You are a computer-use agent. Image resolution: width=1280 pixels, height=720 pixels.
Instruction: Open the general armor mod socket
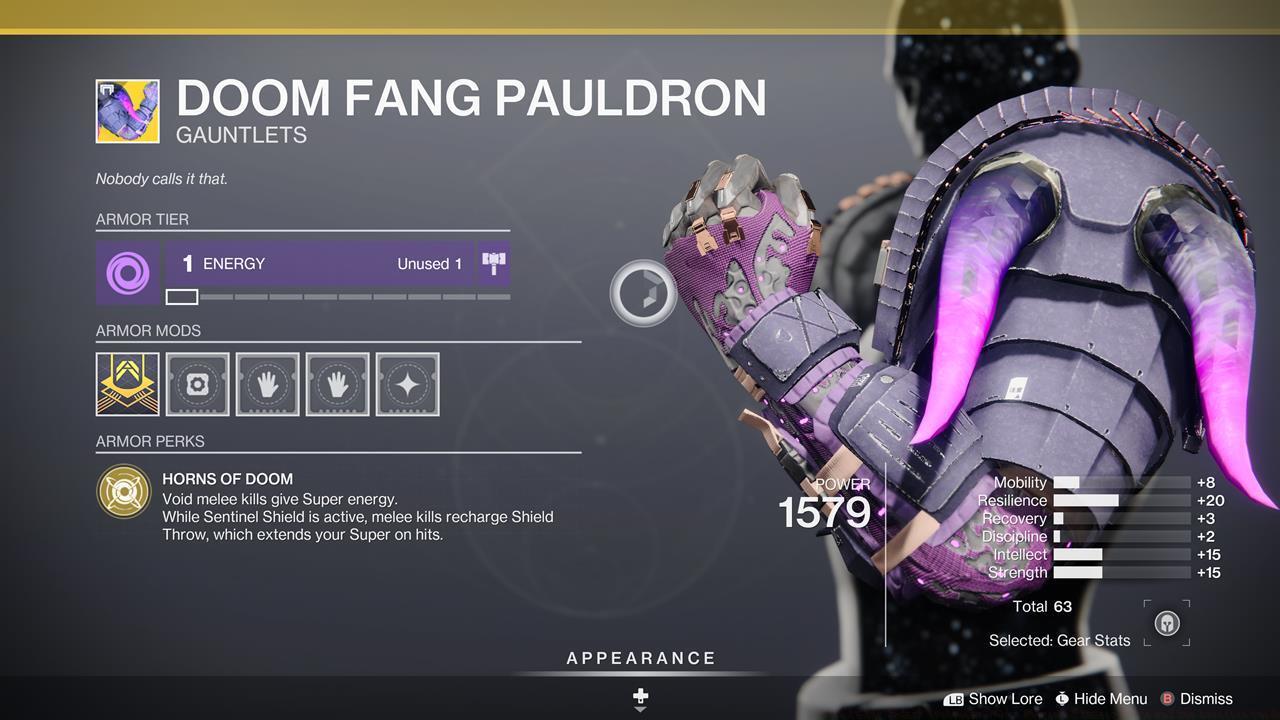[198, 384]
